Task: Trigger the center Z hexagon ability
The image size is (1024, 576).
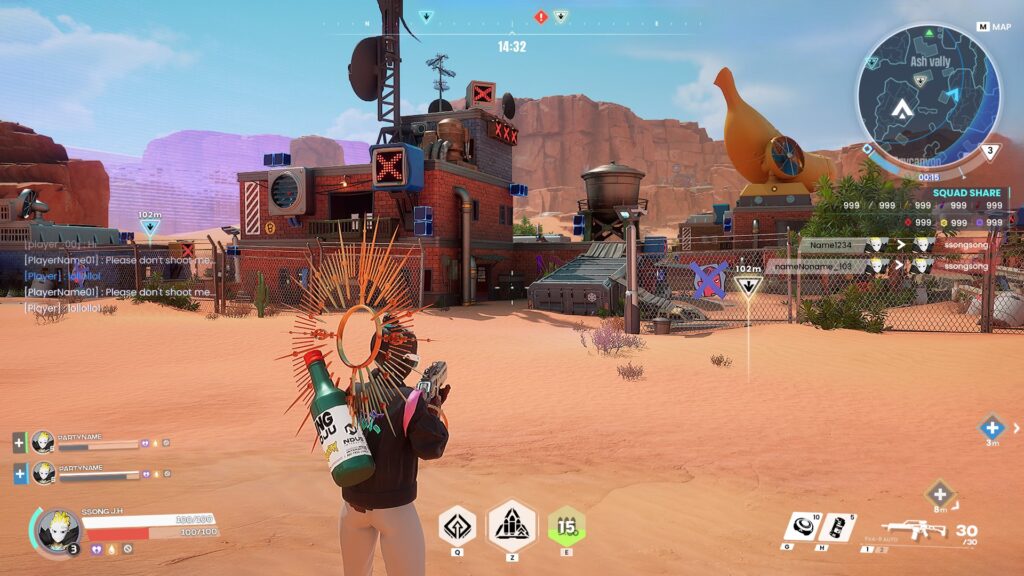Action: [511, 525]
